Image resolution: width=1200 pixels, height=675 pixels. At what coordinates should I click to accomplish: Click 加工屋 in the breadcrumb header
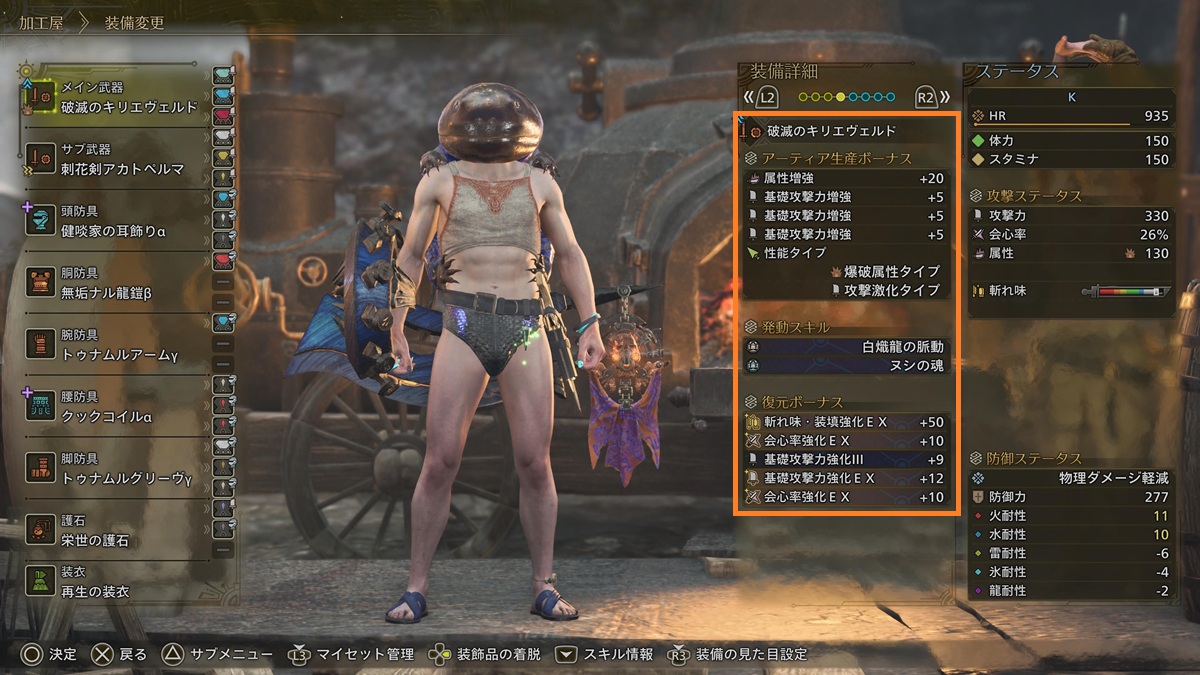[x=41, y=22]
